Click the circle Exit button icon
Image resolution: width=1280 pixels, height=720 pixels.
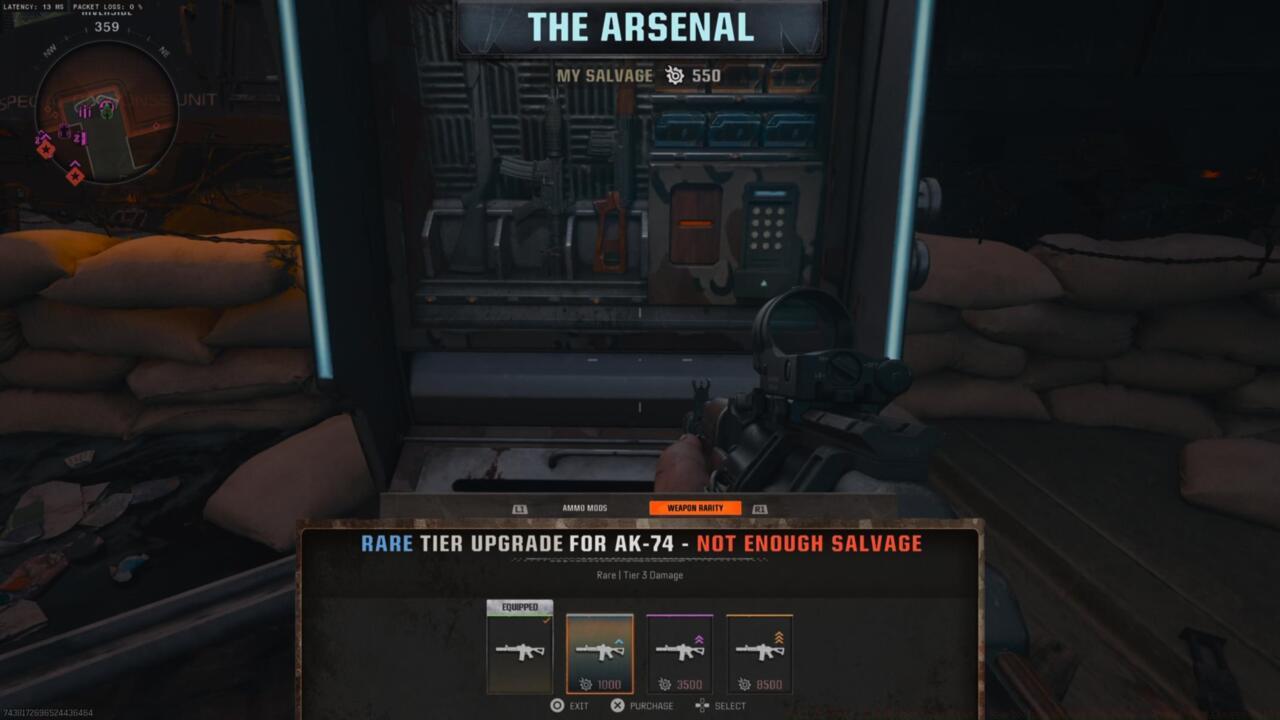pyautogui.click(x=557, y=704)
